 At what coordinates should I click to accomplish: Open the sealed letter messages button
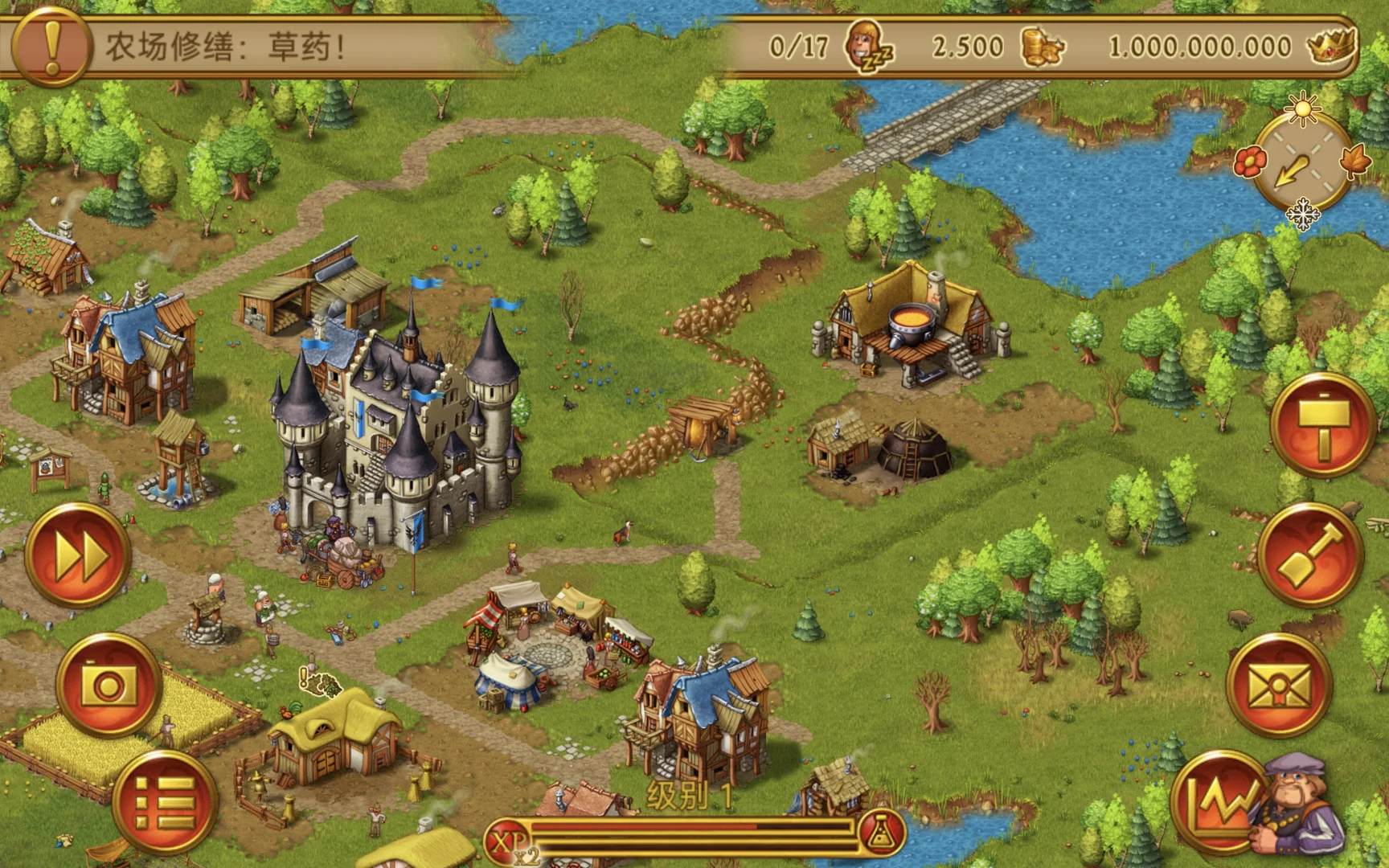coord(1279,686)
